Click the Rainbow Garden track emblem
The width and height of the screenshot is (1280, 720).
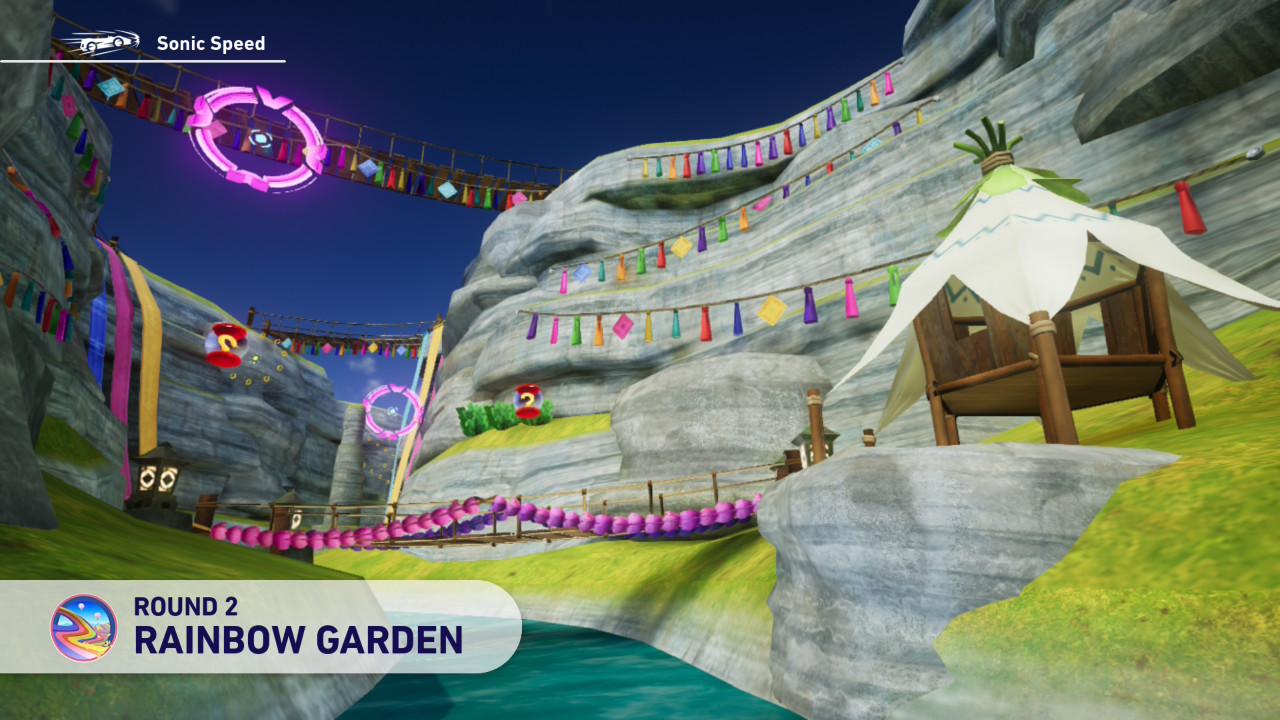[84, 628]
